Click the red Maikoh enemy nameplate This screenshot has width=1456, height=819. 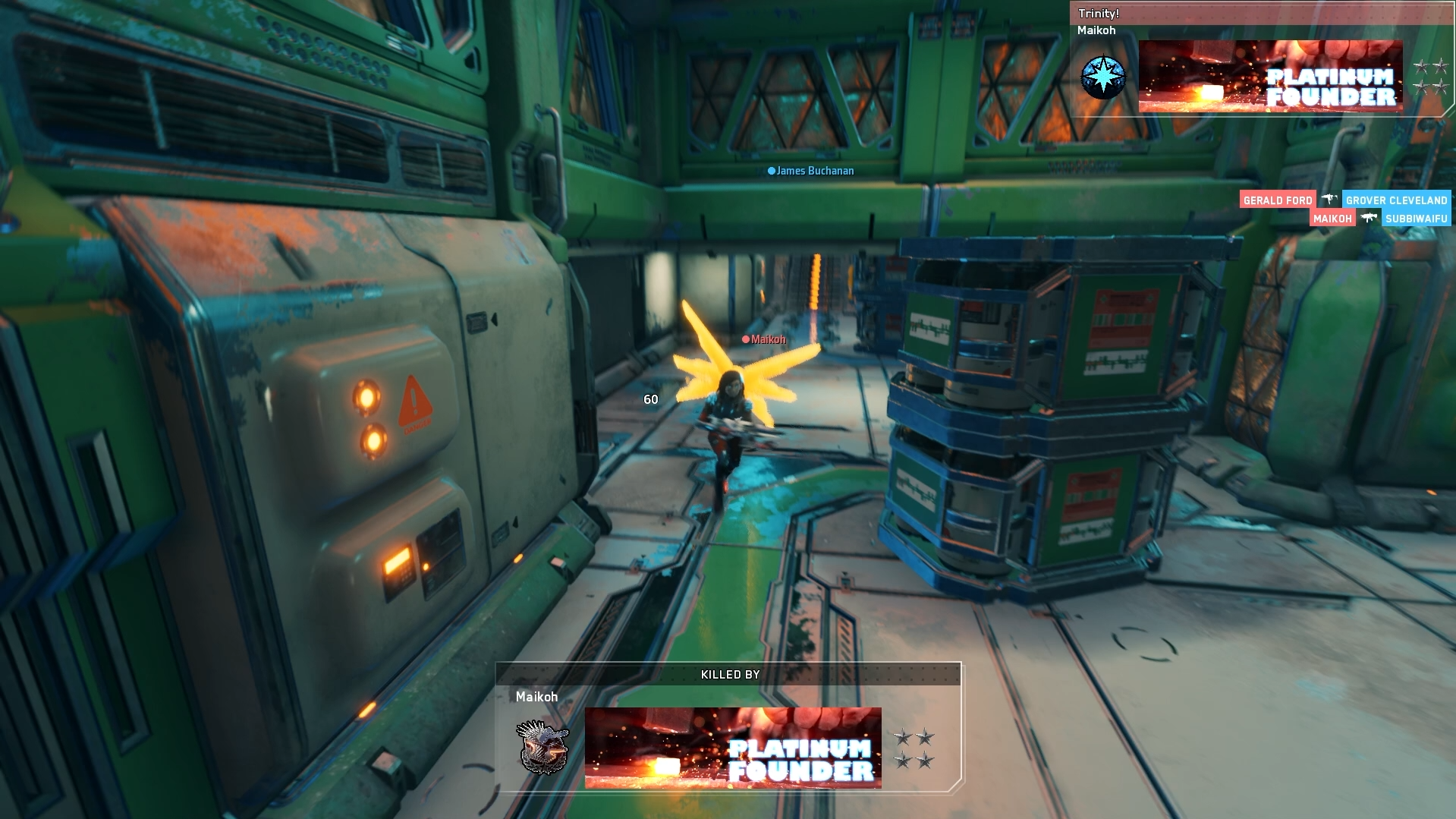[x=764, y=339]
